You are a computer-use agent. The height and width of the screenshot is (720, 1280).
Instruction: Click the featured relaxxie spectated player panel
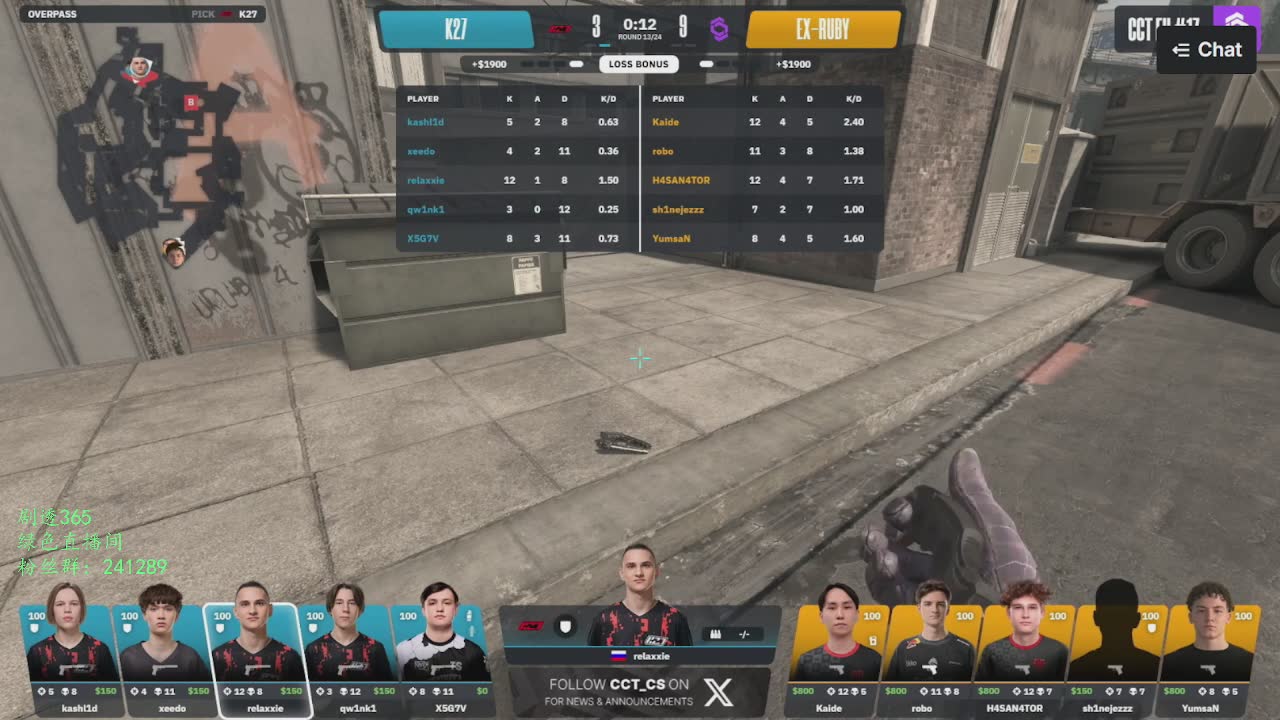[x=640, y=630]
